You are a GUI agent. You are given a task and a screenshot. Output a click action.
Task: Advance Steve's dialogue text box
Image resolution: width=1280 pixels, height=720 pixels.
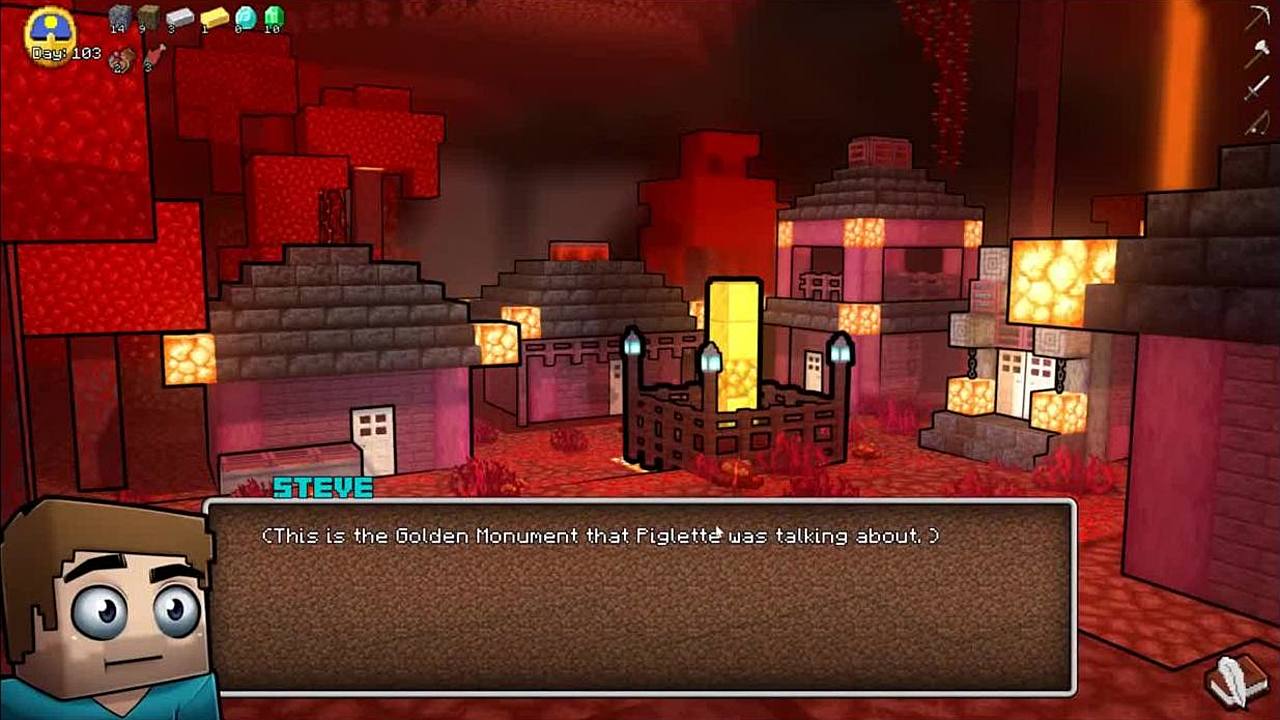pyautogui.click(x=640, y=597)
